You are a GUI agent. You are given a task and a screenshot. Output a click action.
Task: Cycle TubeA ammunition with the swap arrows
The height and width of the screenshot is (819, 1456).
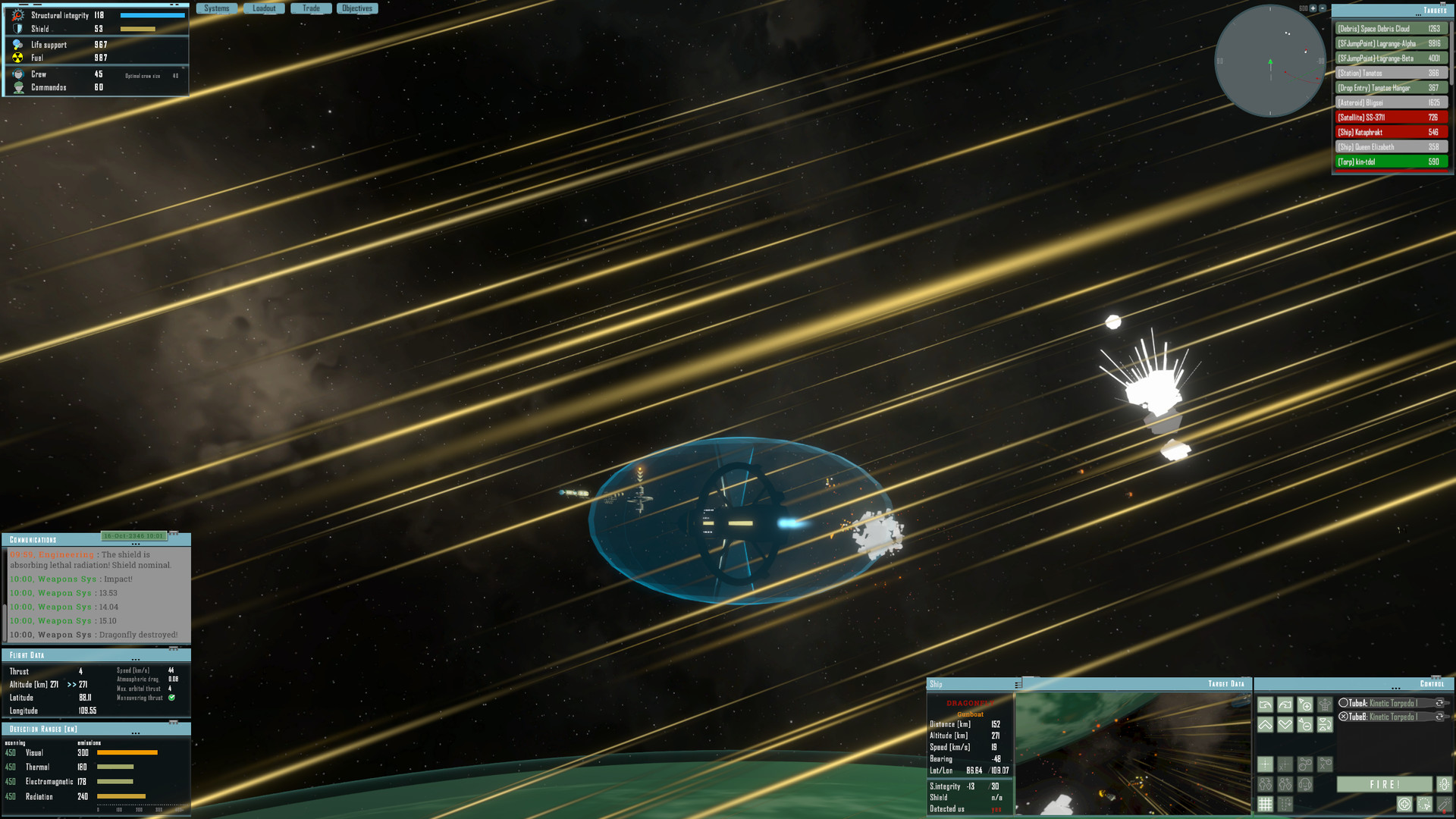click(x=1439, y=703)
